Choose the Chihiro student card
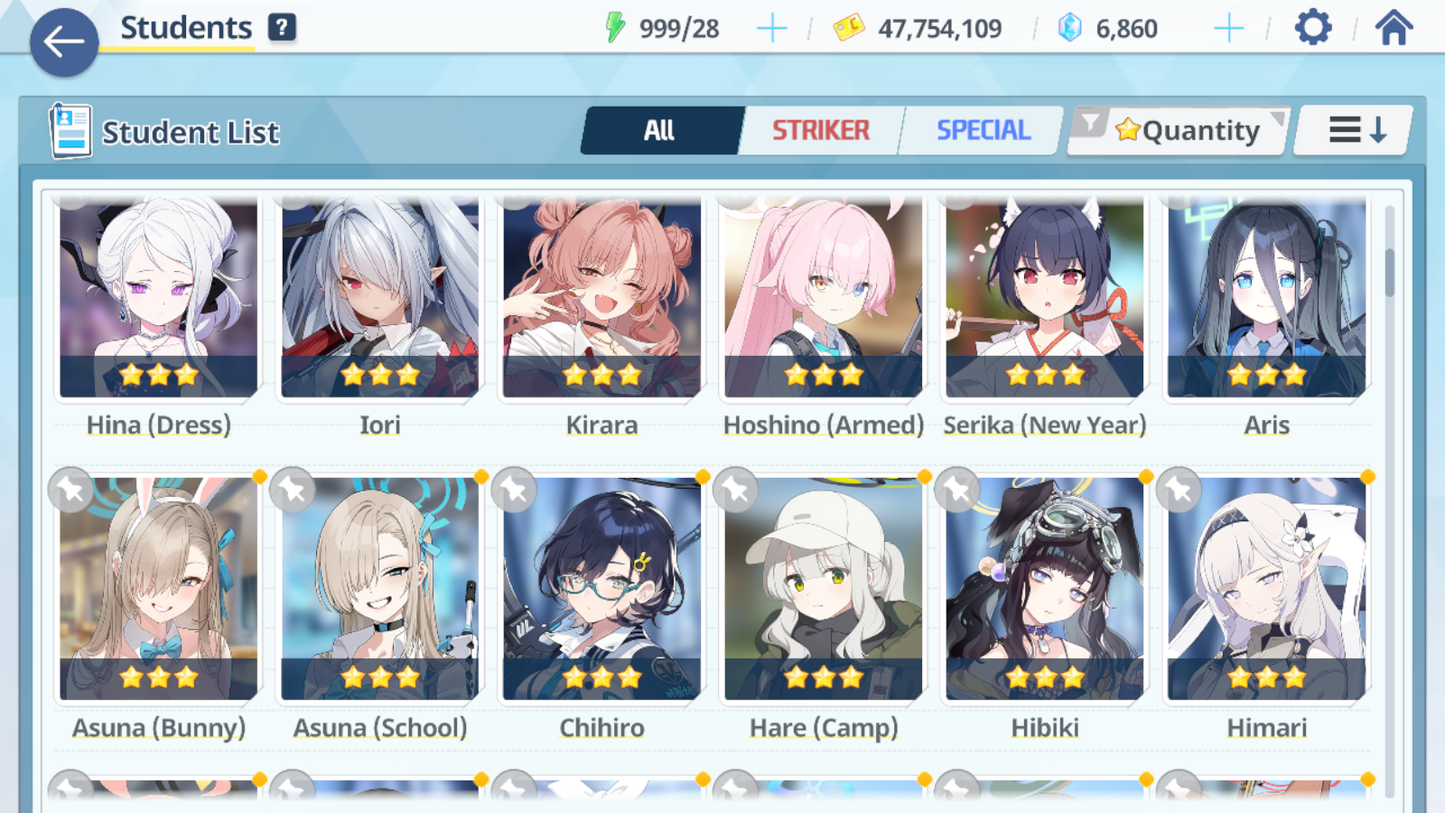 (602, 590)
